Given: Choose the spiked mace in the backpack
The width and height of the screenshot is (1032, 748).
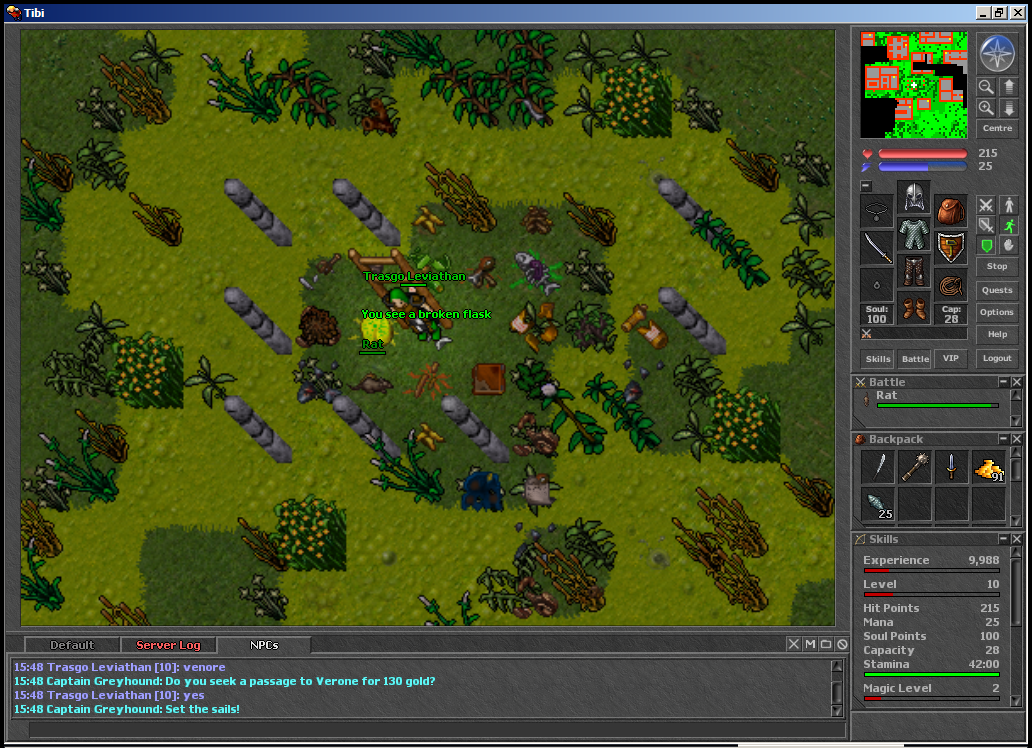Looking at the screenshot, I should (x=914, y=467).
